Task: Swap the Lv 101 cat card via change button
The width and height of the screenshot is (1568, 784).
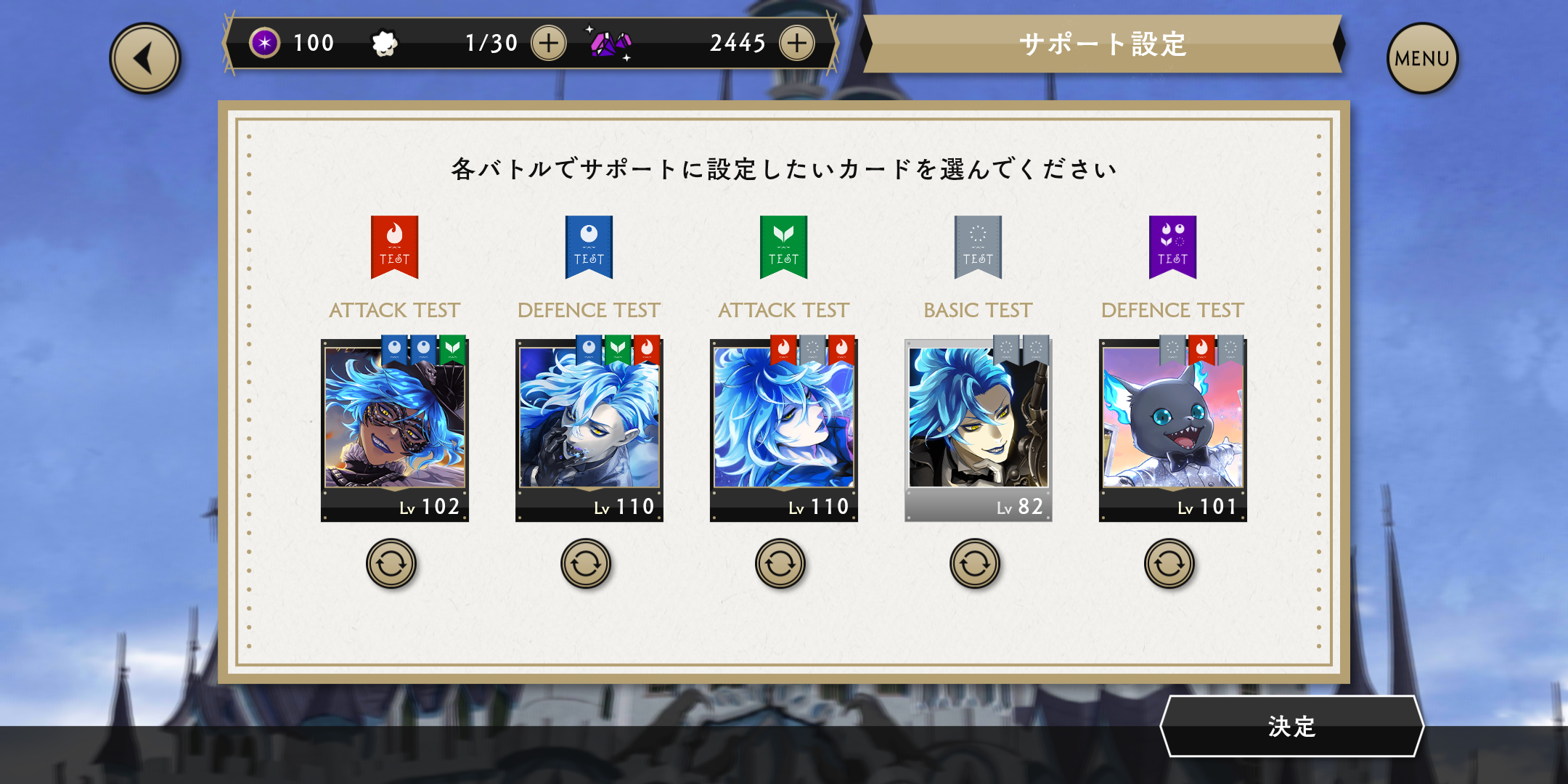Action: pyautogui.click(x=1169, y=563)
